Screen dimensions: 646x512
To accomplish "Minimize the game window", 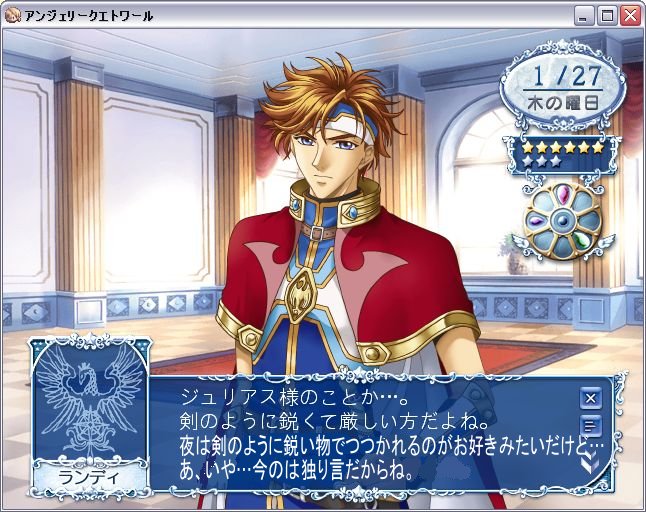I will [x=584, y=15].
